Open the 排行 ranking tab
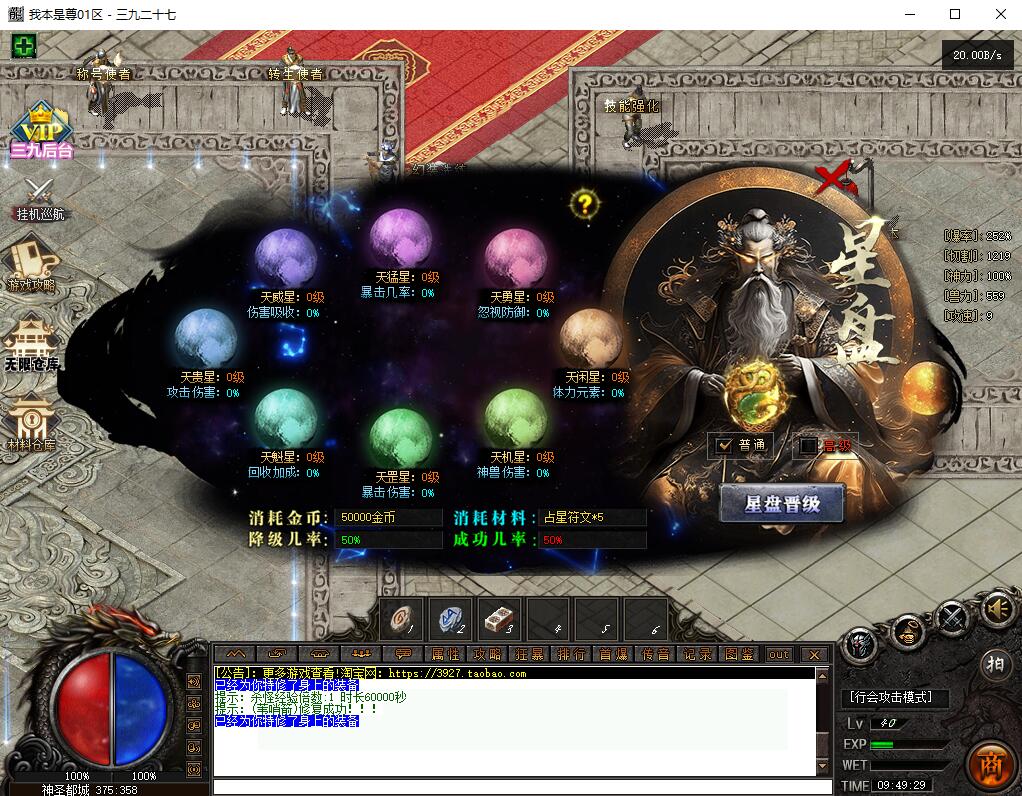Image resolution: width=1022 pixels, height=796 pixels. pyautogui.click(x=572, y=654)
